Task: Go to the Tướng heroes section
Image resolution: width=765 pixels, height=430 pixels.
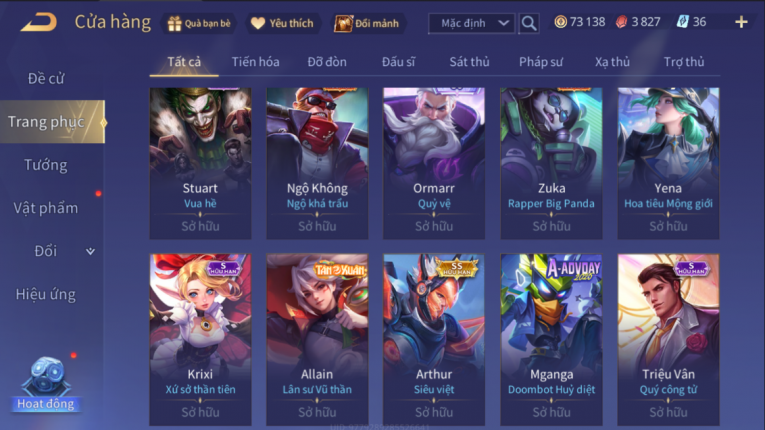Action: 46,165
